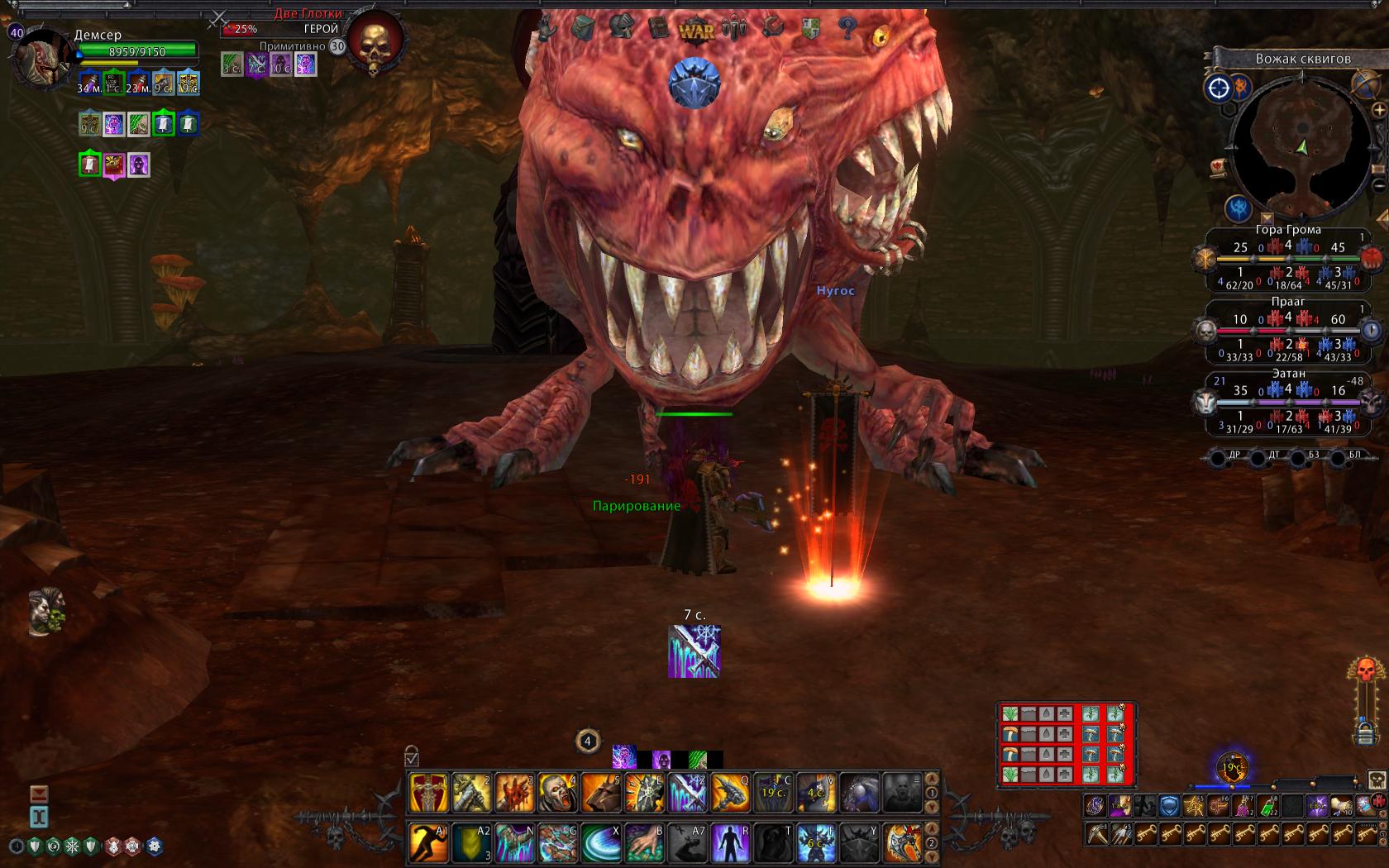
Task: Activate the screaming face ability in slot 4
Action: coord(557,792)
